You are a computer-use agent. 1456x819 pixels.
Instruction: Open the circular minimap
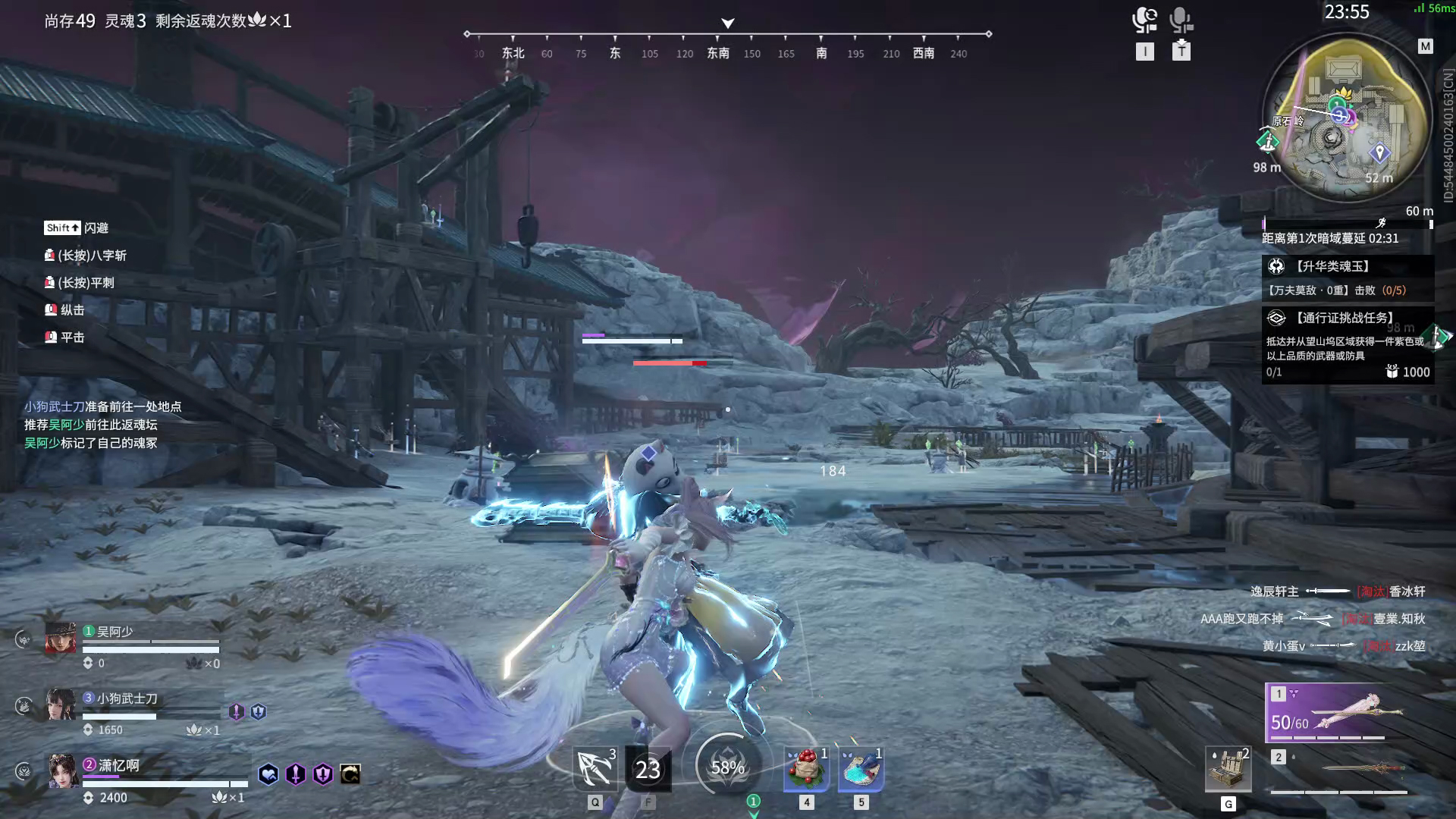click(x=1341, y=118)
